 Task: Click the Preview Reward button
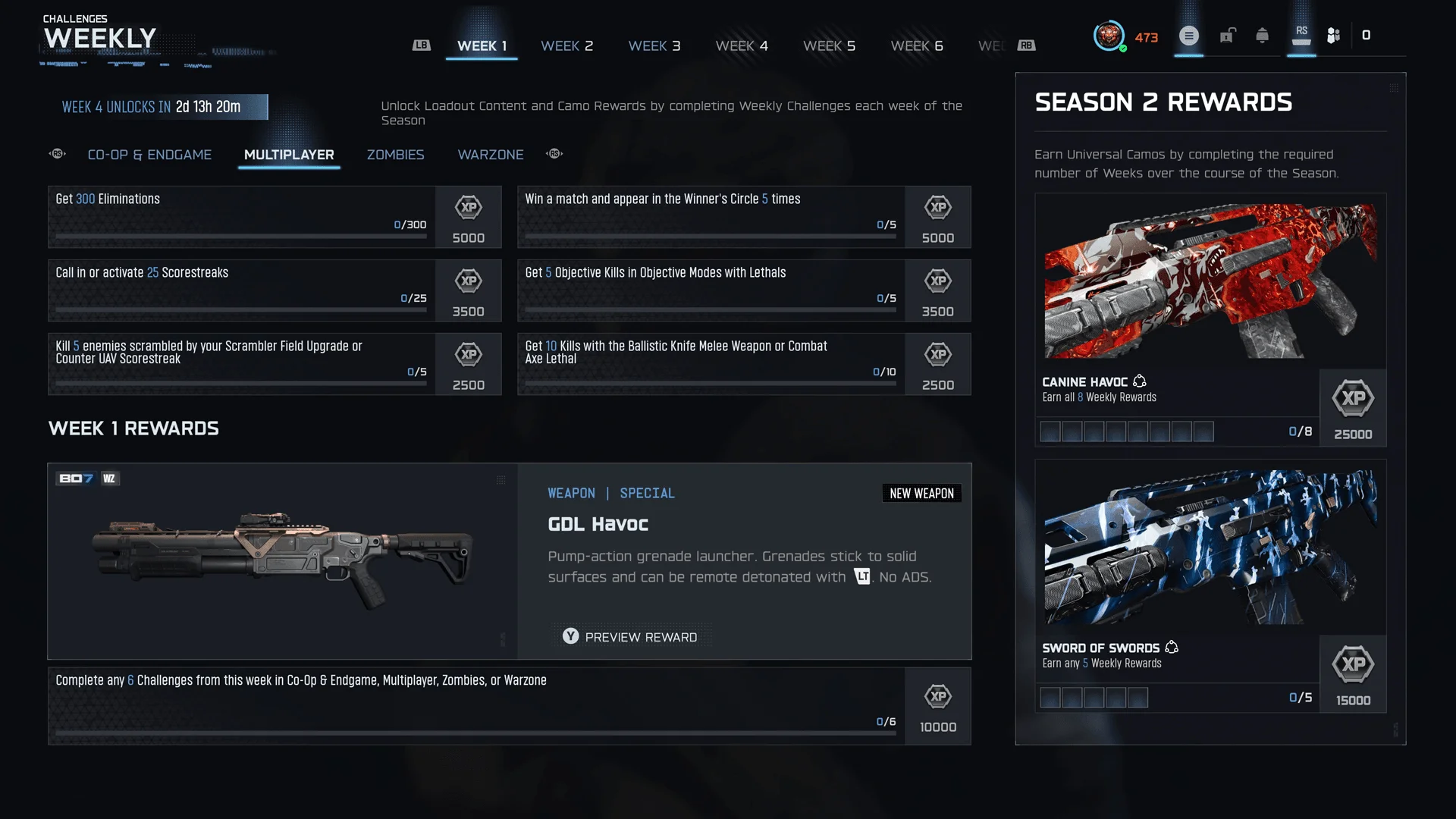631,637
